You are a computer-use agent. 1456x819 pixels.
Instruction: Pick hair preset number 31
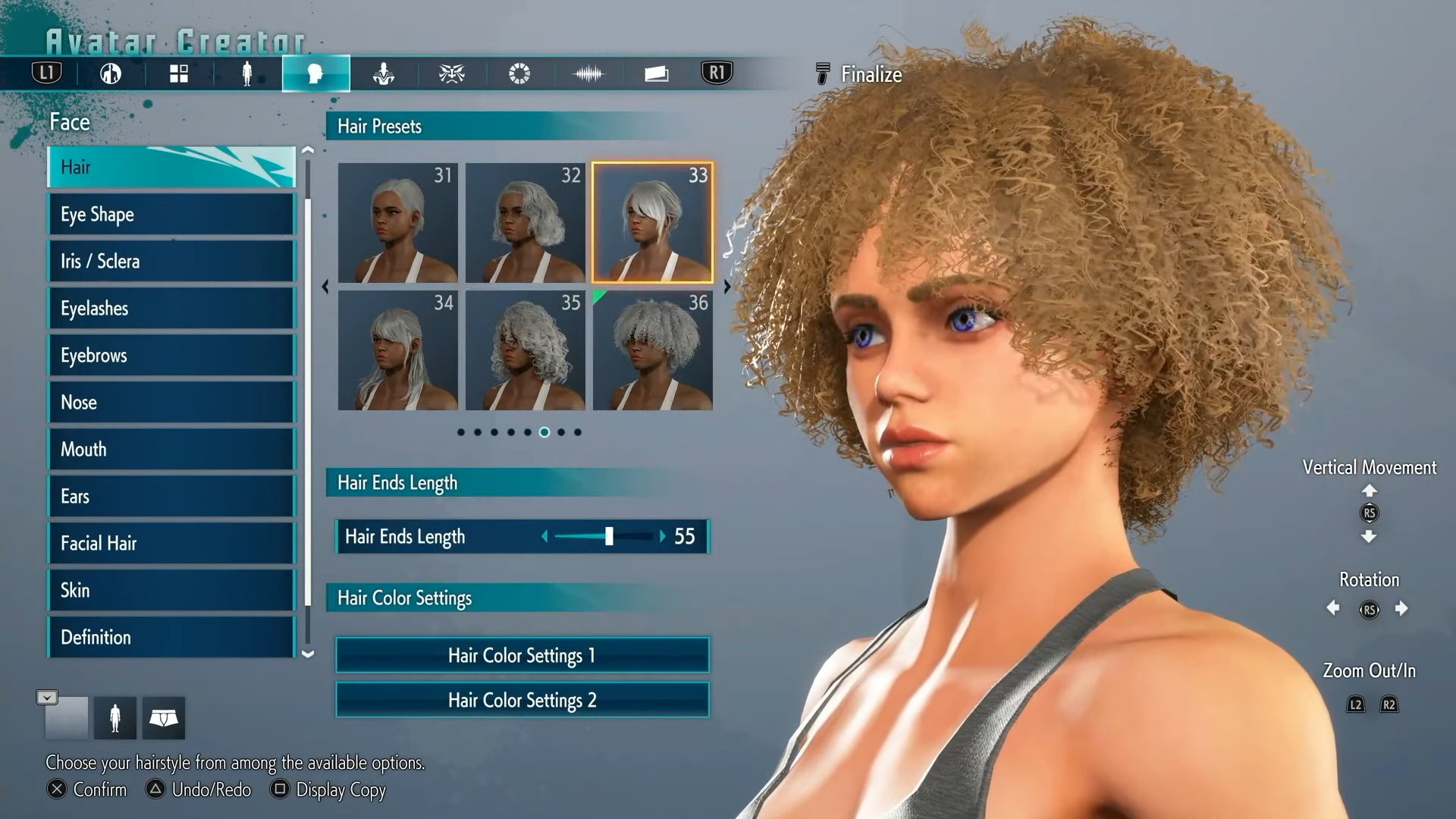pyautogui.click(x=397, y=223)
